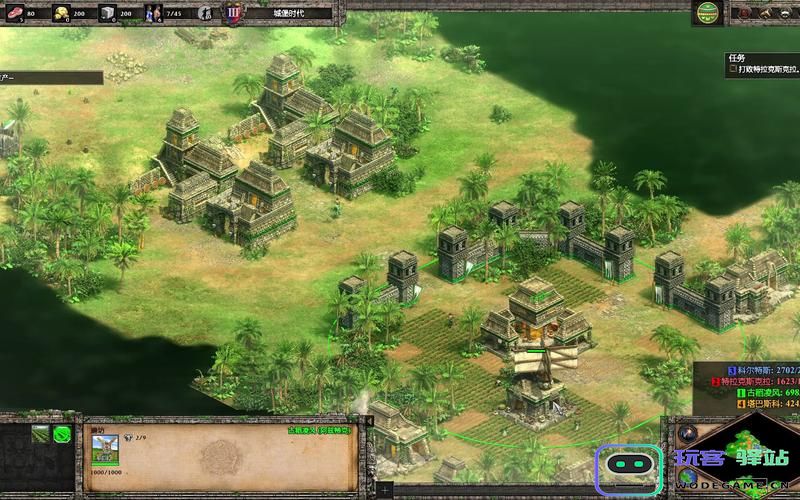Select the farm build command icon
Image resolution: width=800 pixels, height=500 pixels.
click(40, 434)
